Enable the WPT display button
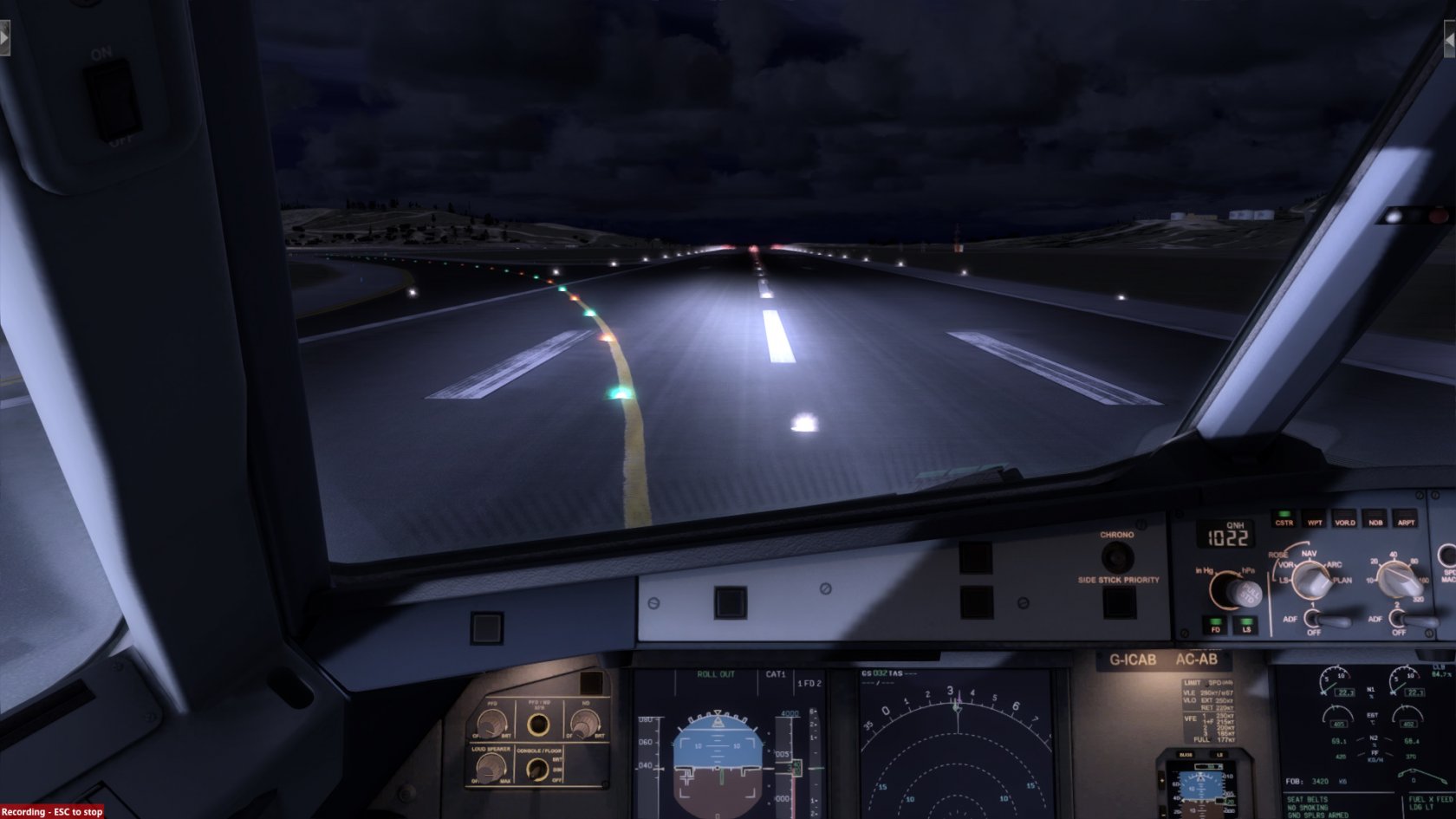This screenshot has height=819, width=1456. coord(1315,520)
